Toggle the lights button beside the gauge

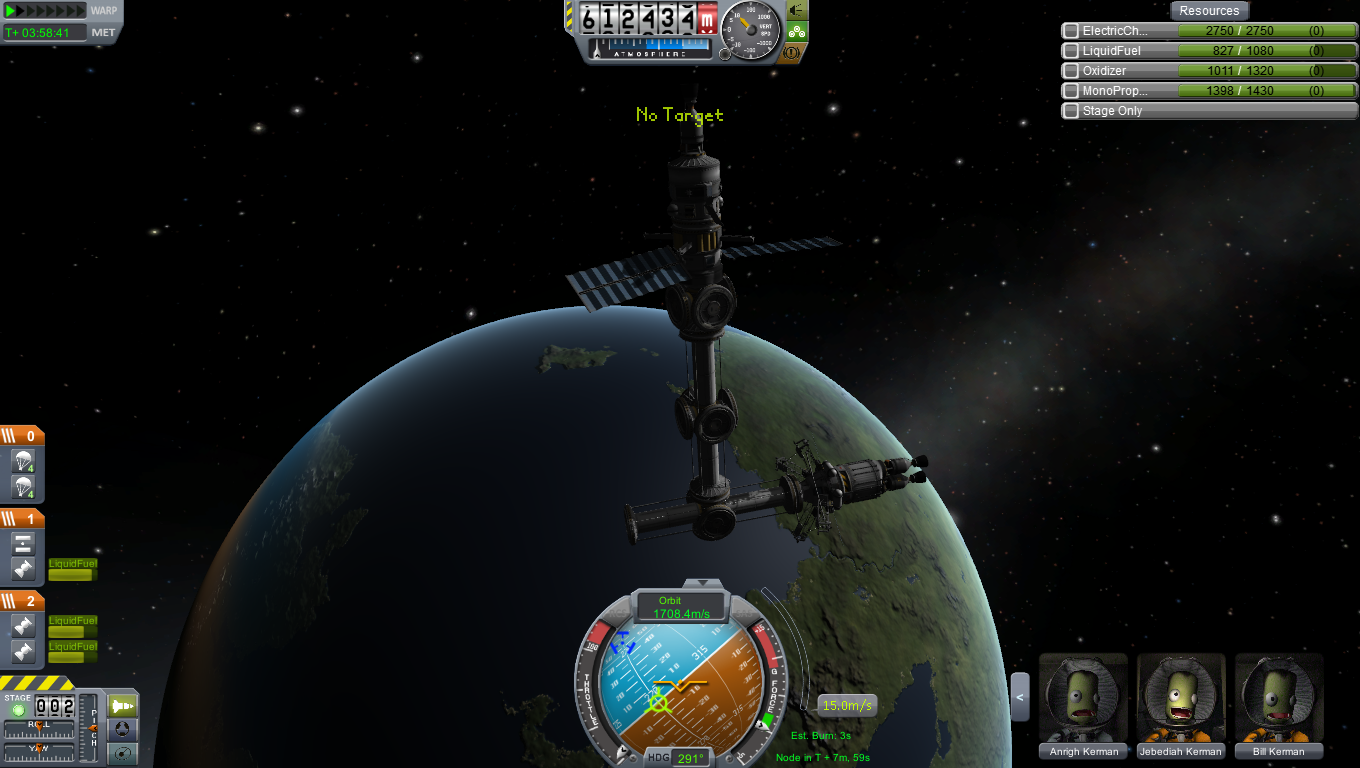[x=797, y=10]
